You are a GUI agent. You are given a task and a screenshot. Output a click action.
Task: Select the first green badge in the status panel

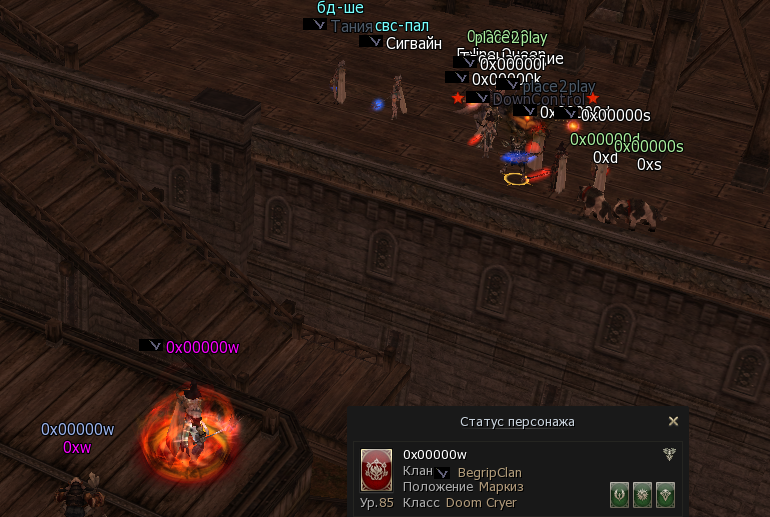click(x=620, y=494)
